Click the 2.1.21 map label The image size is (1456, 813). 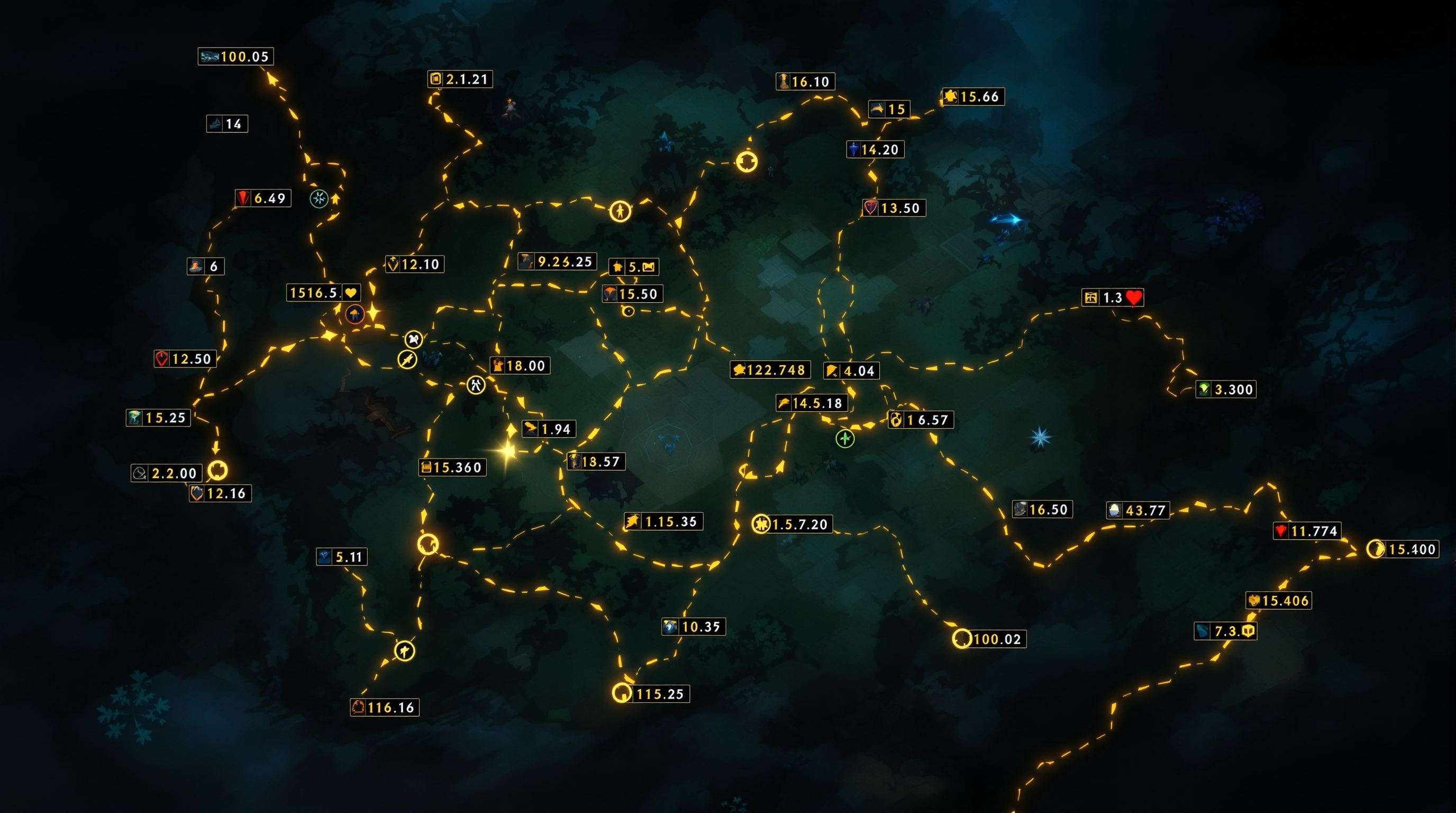460,79
